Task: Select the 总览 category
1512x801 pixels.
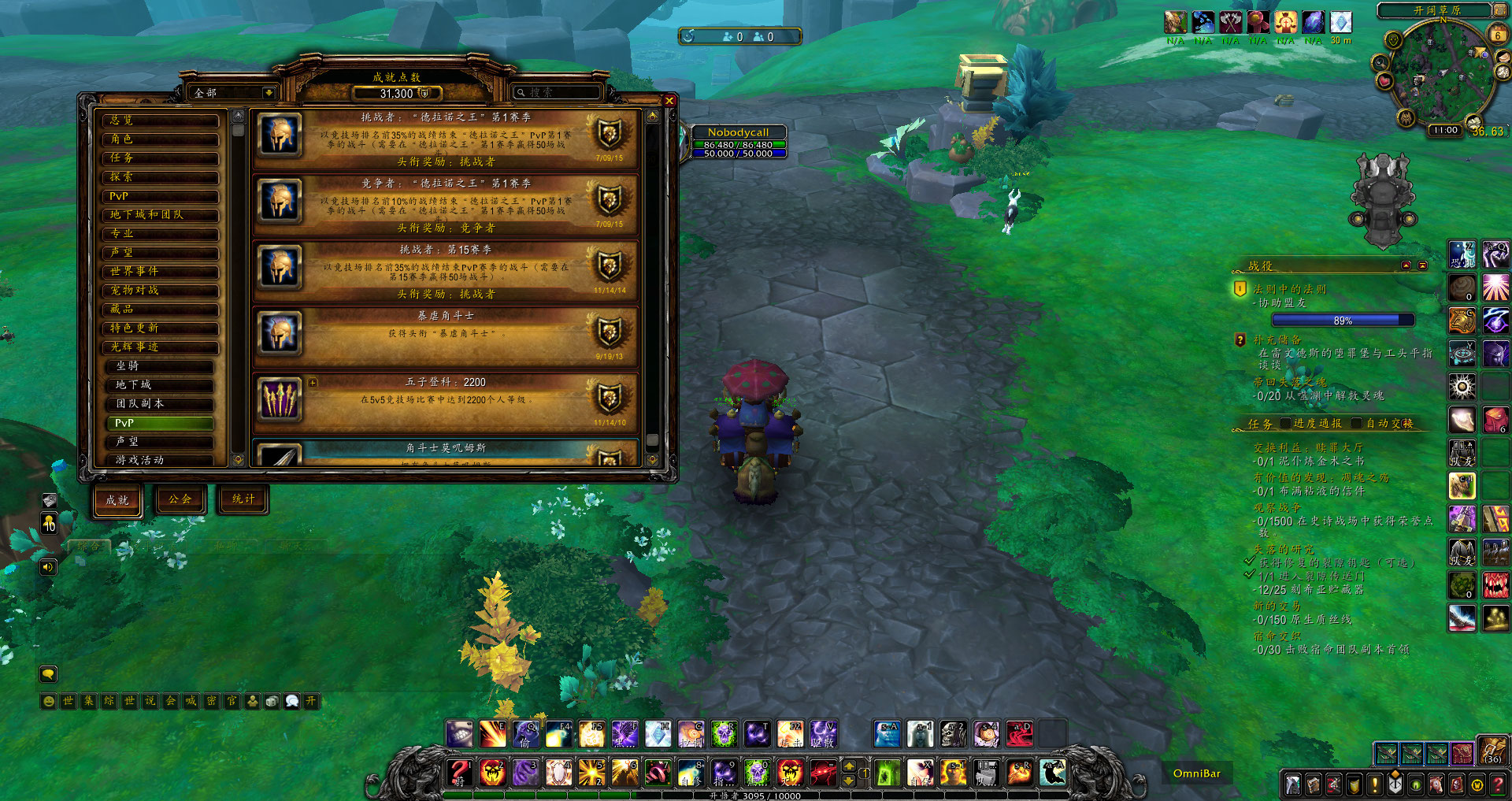Action: 161,121
